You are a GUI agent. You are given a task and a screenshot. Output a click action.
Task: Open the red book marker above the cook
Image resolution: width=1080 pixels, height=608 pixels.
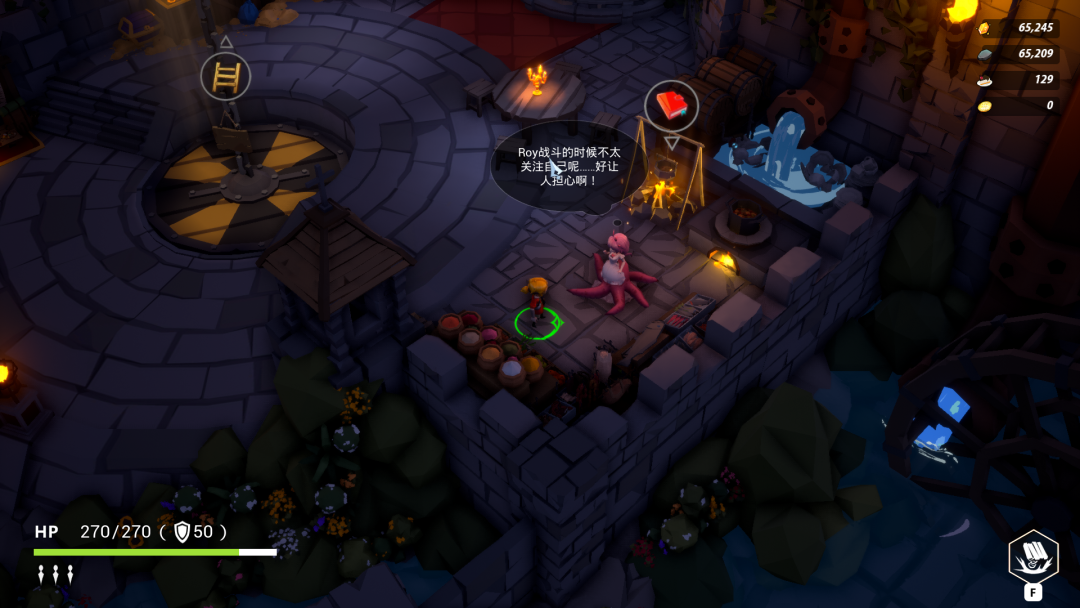pos(671,105)
